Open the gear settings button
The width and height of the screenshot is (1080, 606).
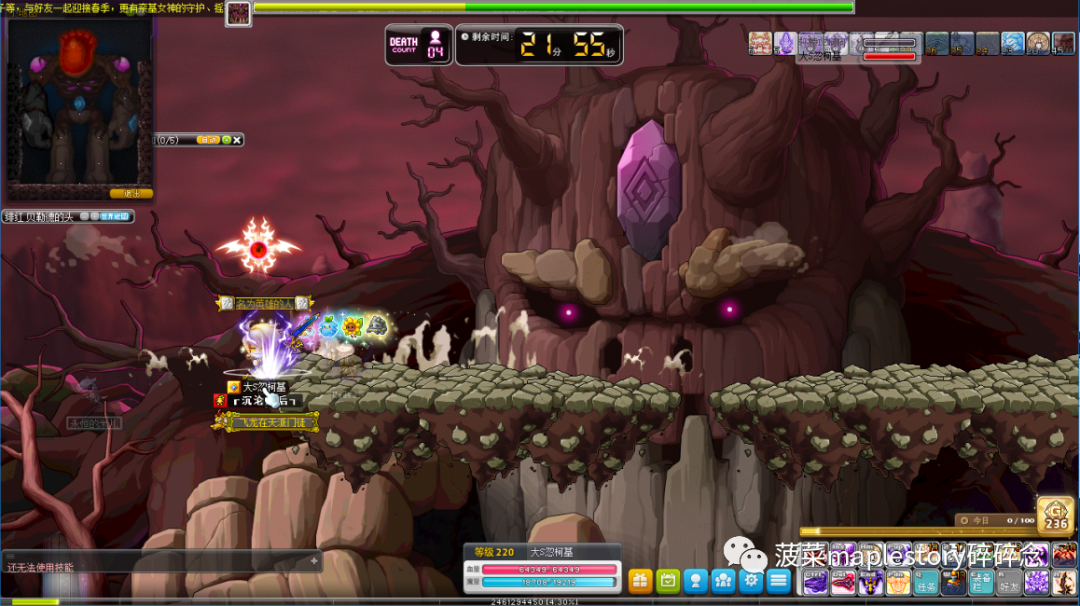(752, 580)
